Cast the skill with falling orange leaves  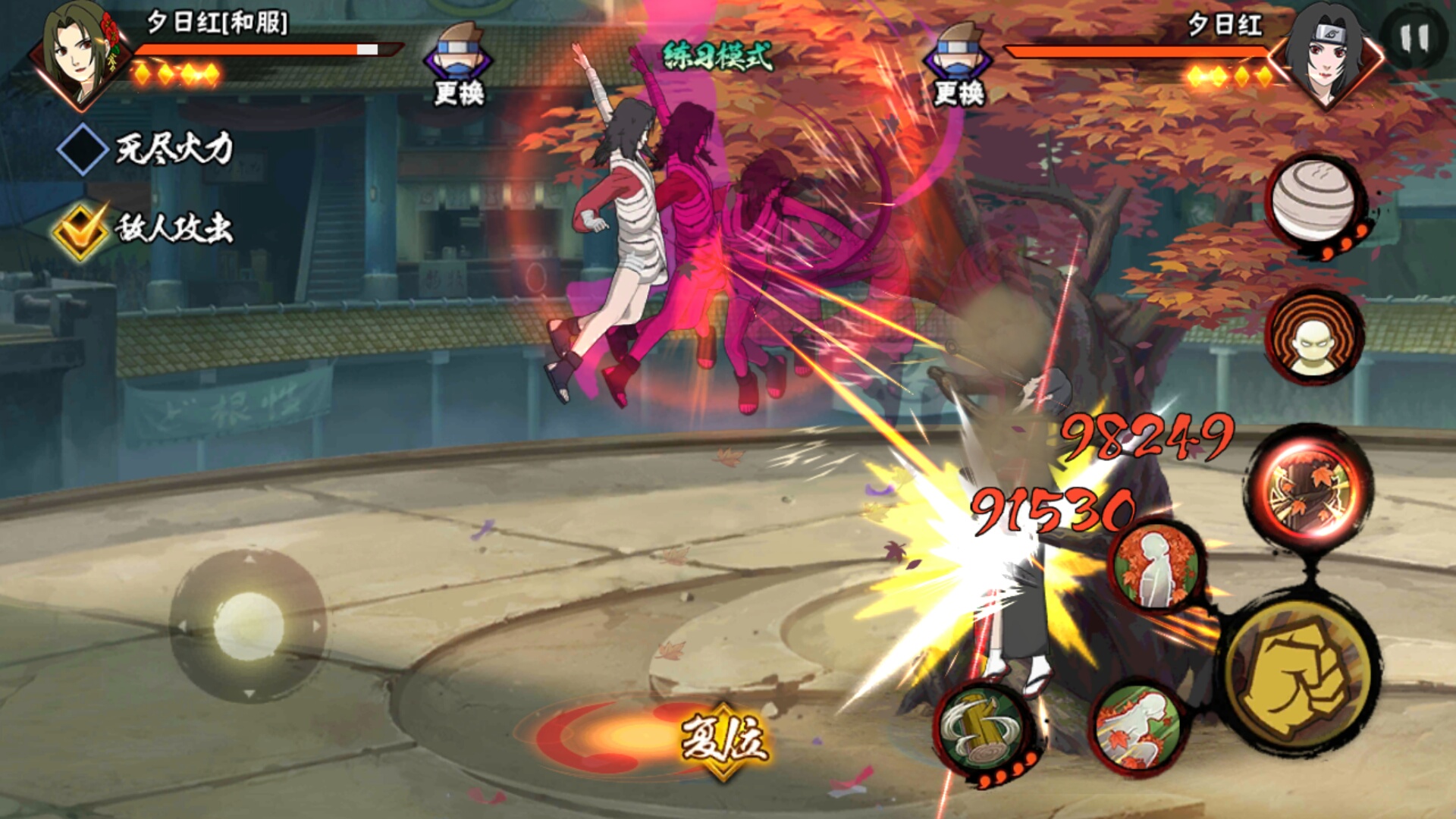1137,730
